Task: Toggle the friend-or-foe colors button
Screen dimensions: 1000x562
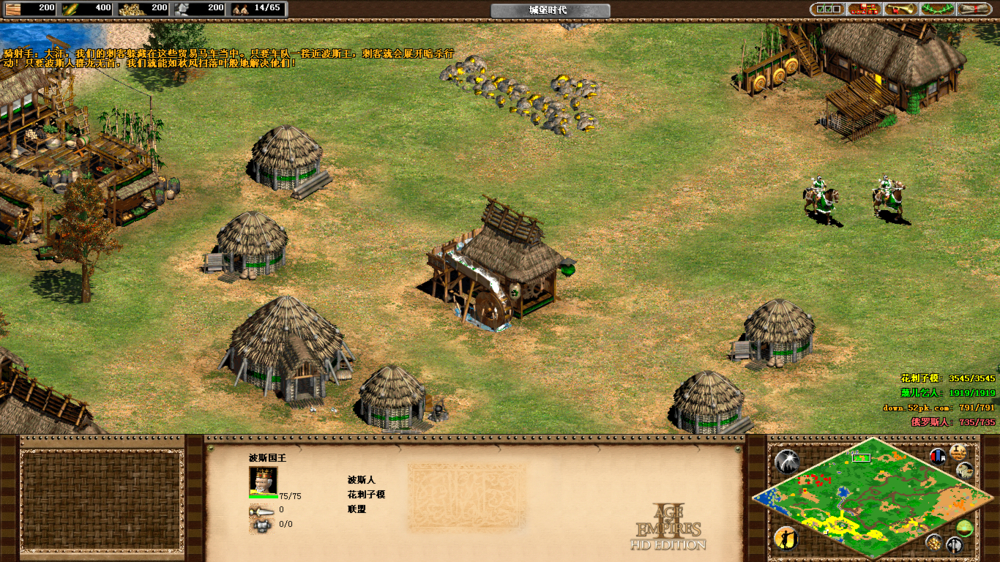Action: coord(967,471)
